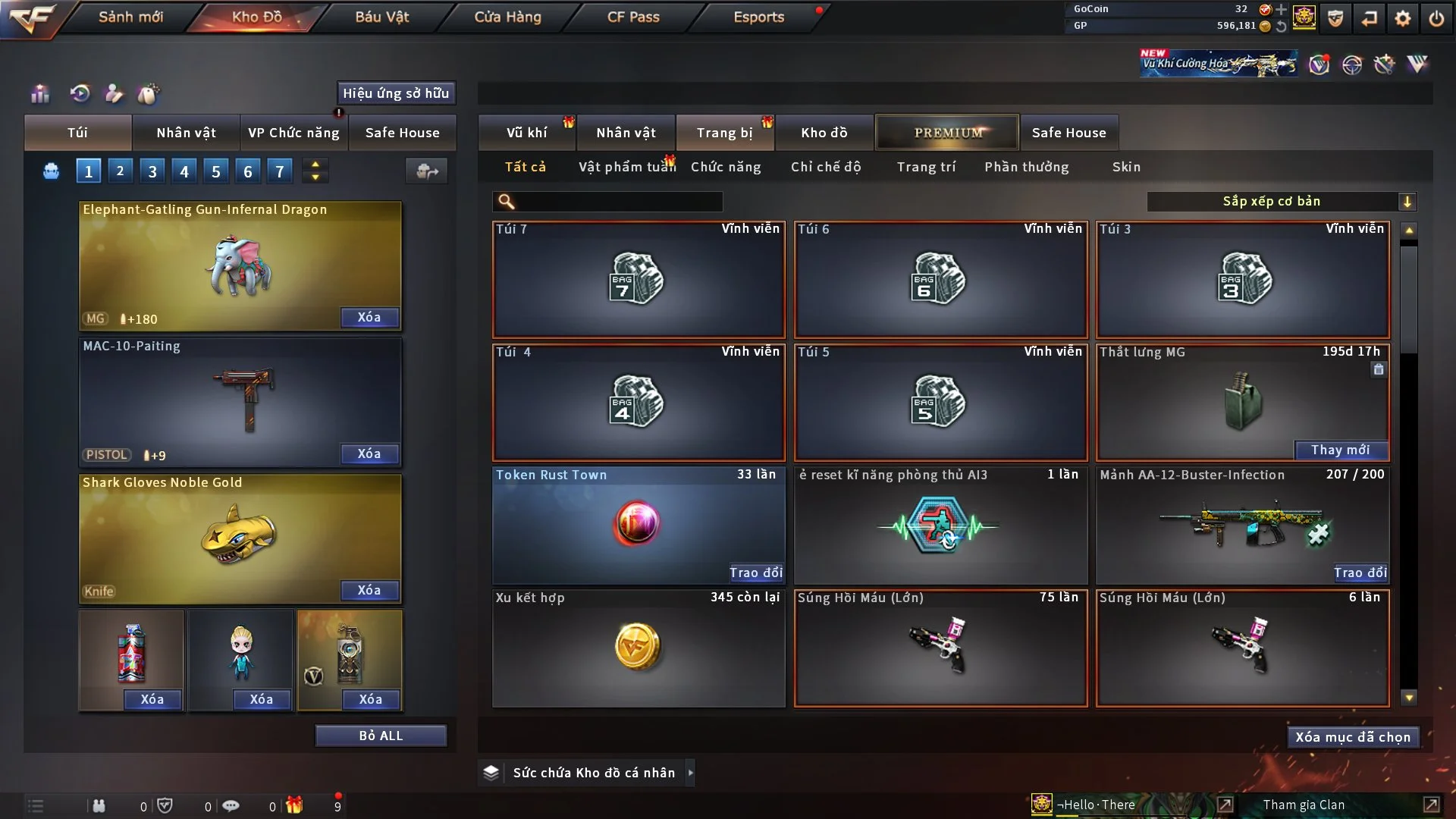Unequip everything with Bỏ ALL
This screenshot has width=1456, height=819.
[x=381, y=736]
